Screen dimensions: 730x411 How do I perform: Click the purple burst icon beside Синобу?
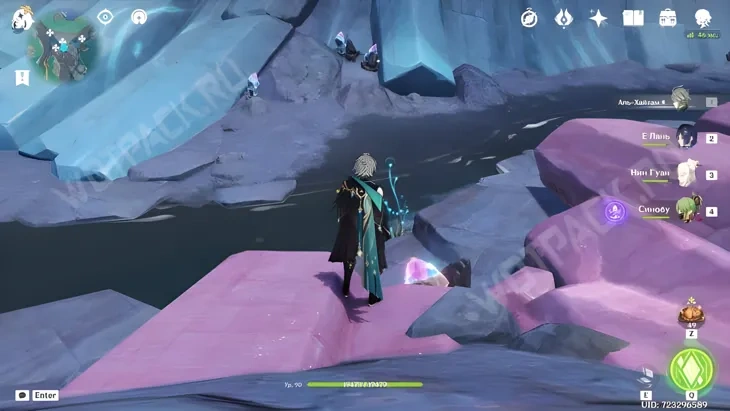click(x=614, y=211)
